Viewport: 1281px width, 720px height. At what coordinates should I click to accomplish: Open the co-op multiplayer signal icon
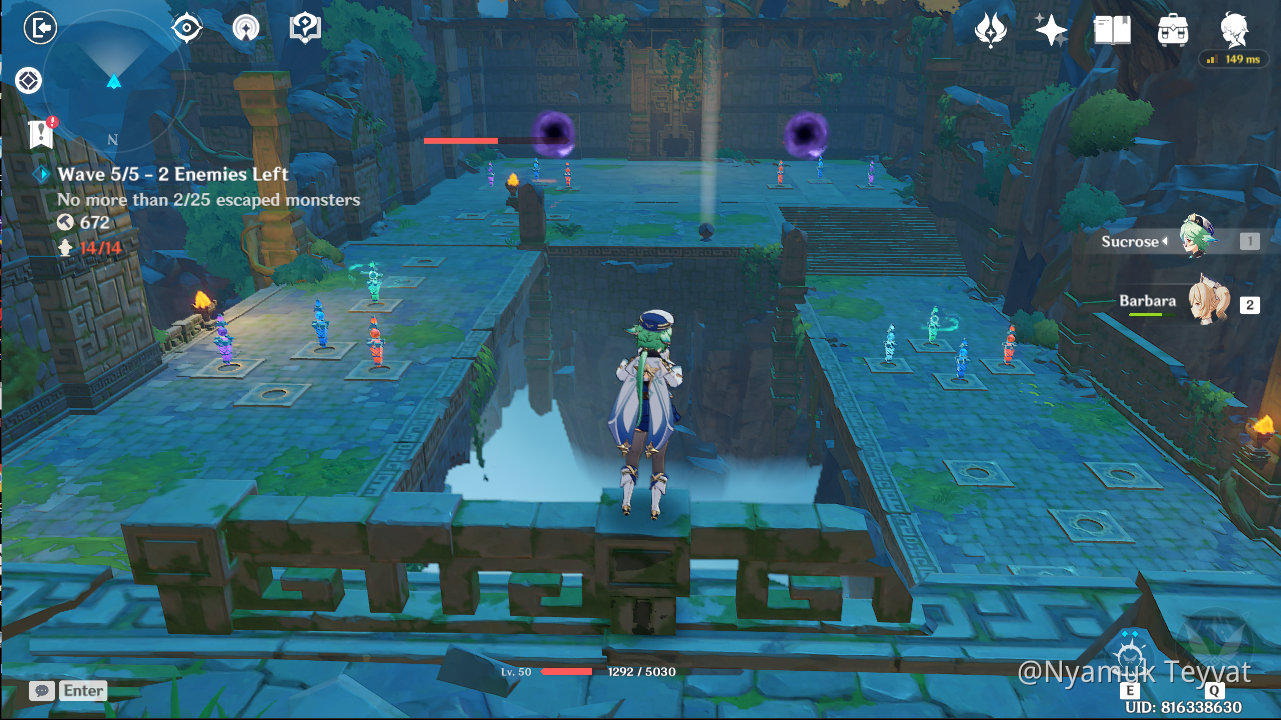pos(246,27)
